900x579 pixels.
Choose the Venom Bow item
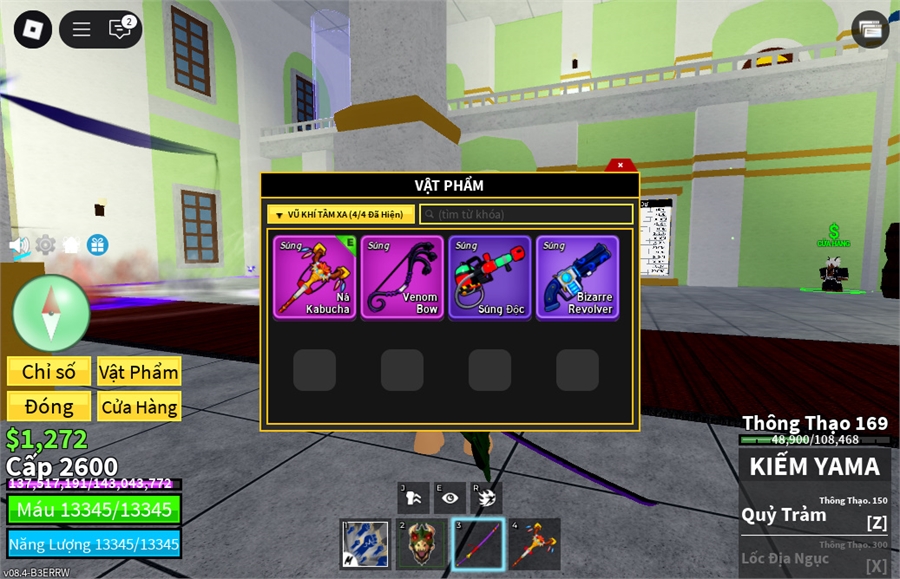pos(402,277)
